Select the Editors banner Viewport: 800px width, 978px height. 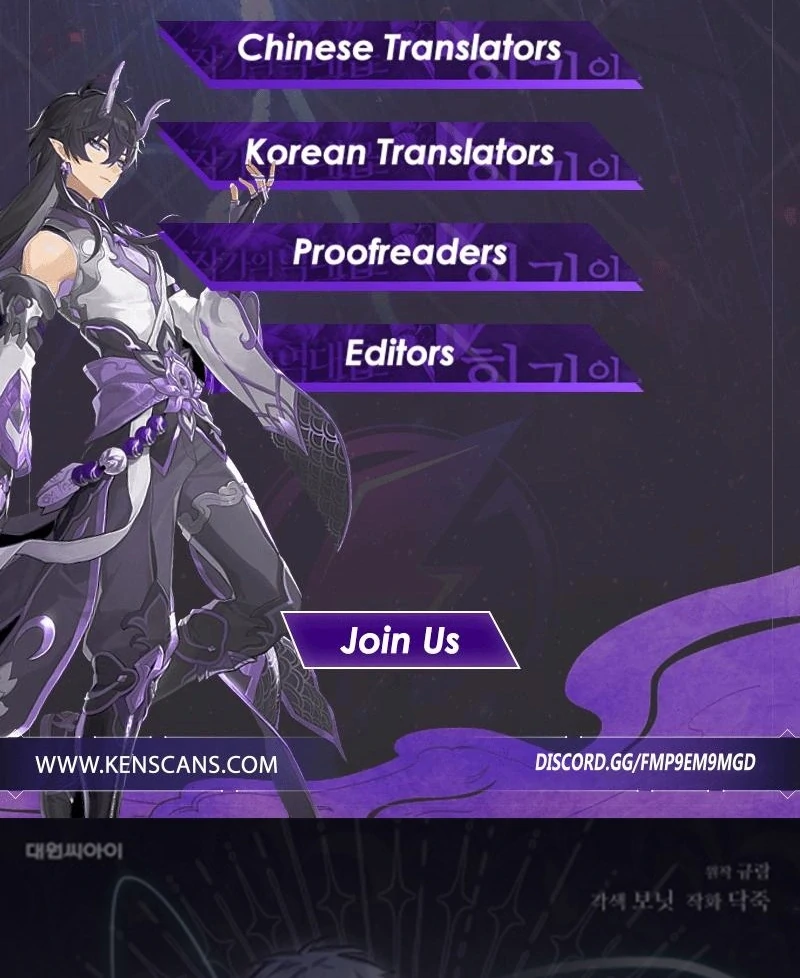[x=400, y=352]
